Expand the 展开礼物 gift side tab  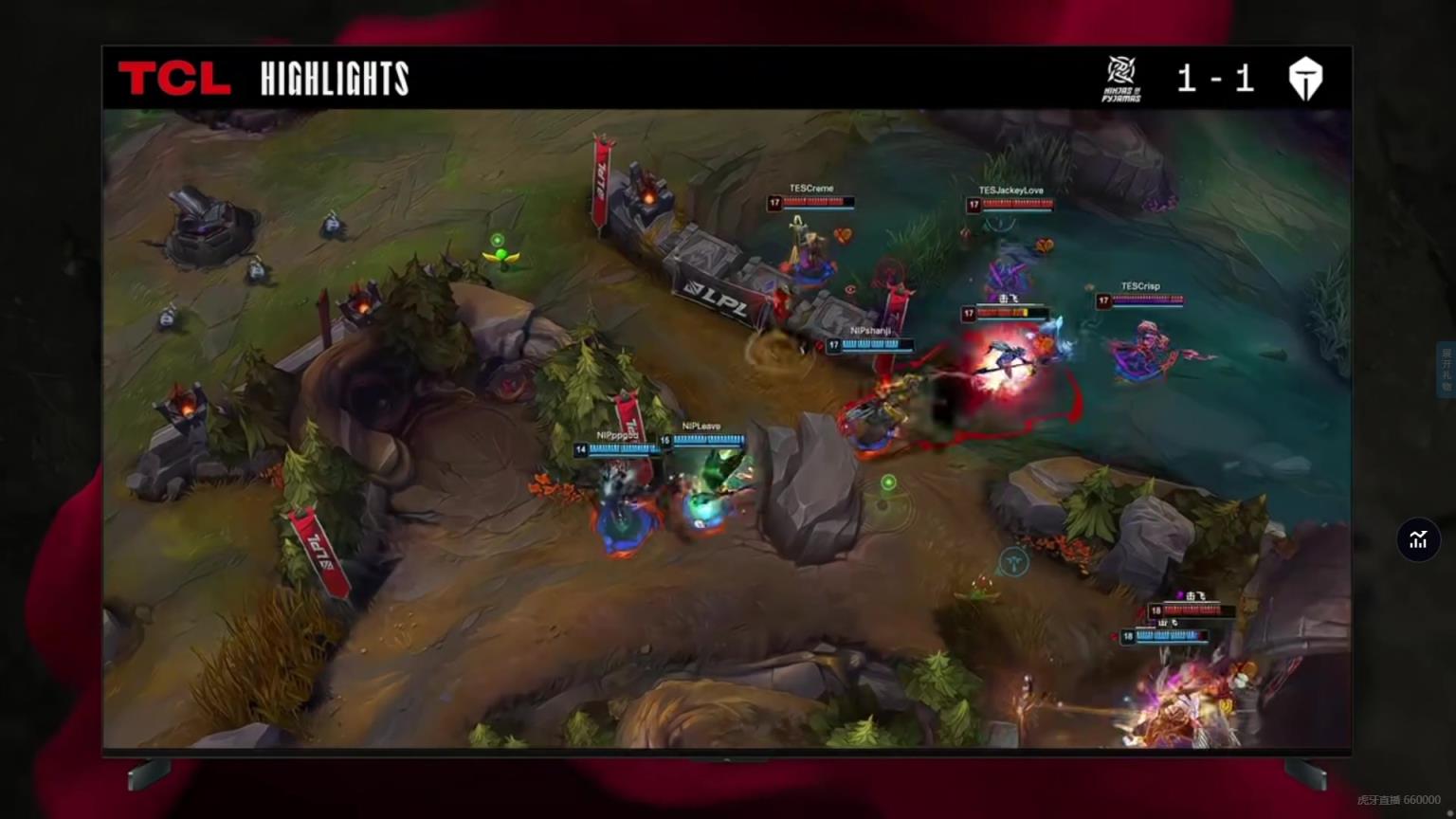tap(1447, 369)
